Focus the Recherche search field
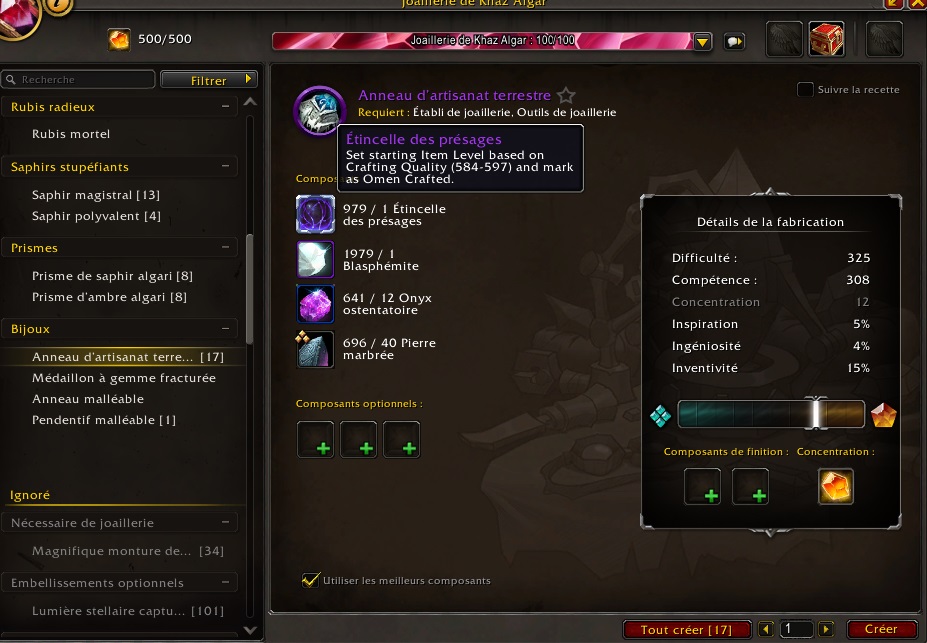Screen dimensions: 927x643 coord(80,79)
